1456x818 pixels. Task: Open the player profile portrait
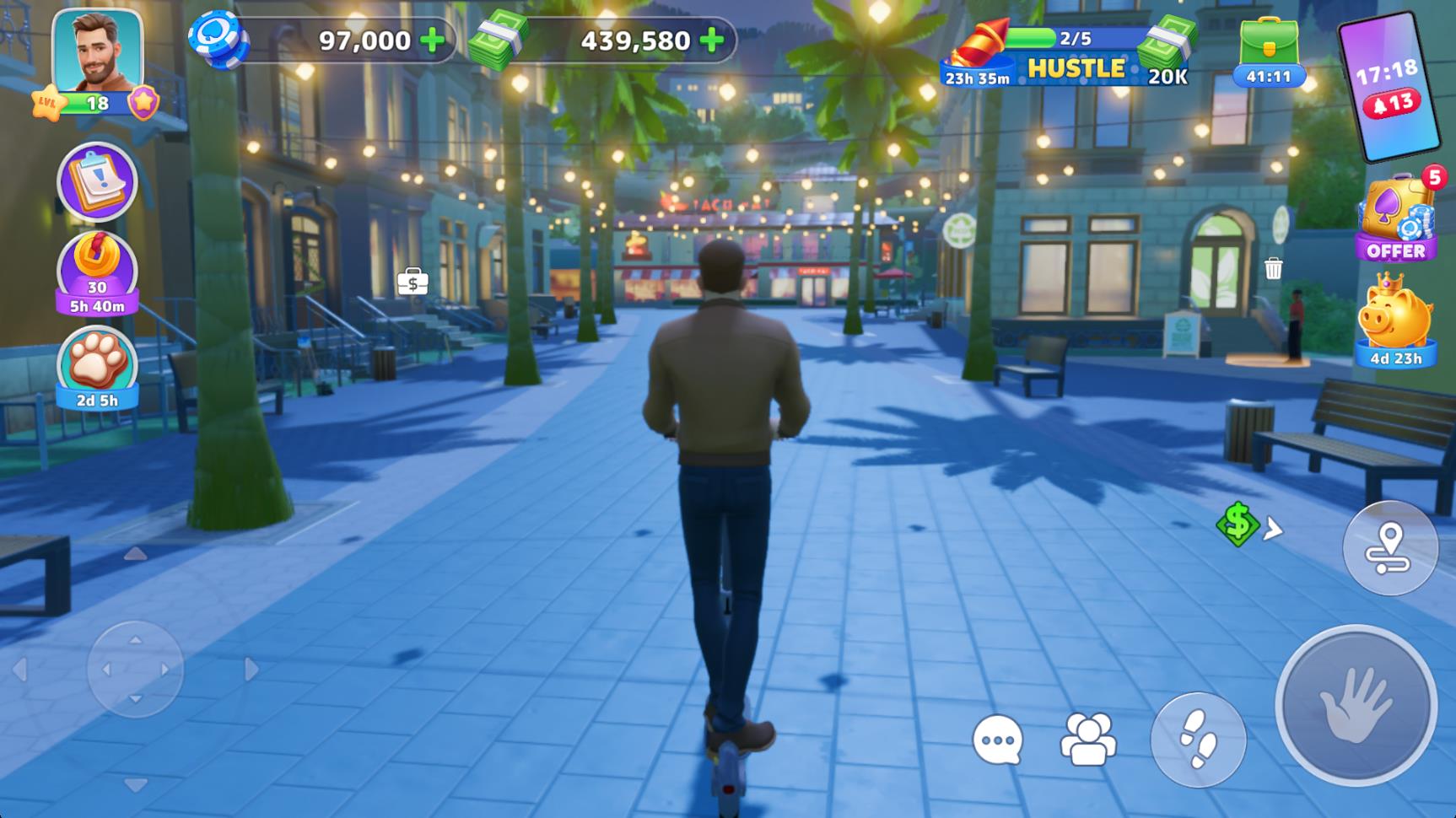97,52
